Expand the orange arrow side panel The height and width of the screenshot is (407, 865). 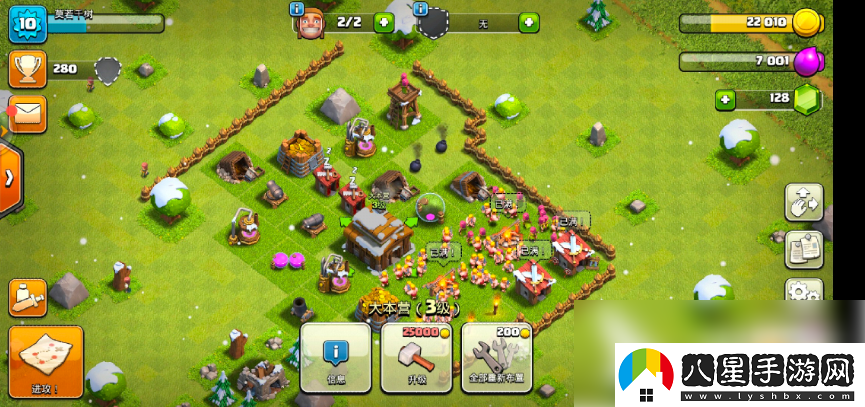tap(9, 178)
